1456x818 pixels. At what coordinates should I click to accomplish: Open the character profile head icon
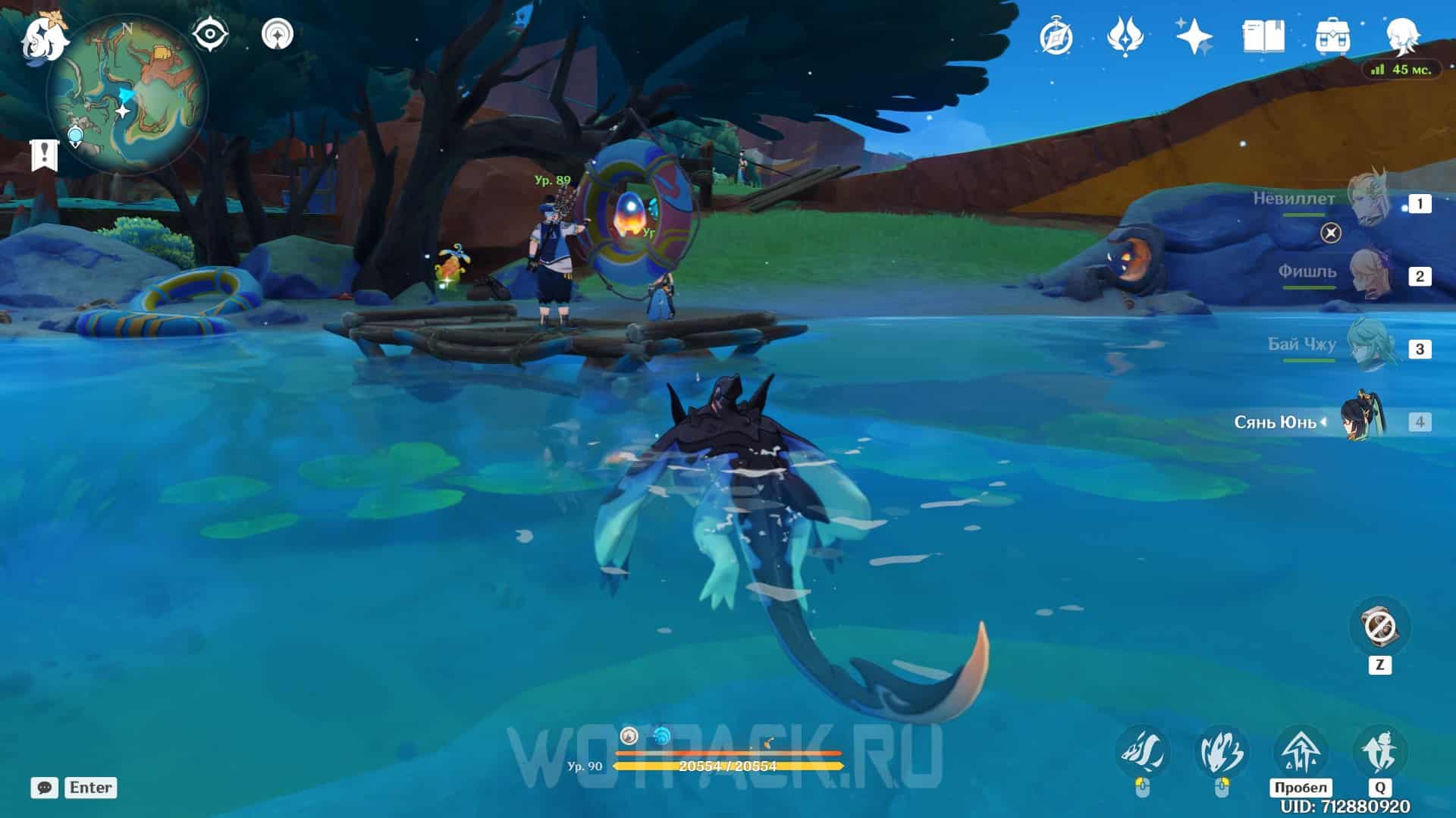(1401, 36)
